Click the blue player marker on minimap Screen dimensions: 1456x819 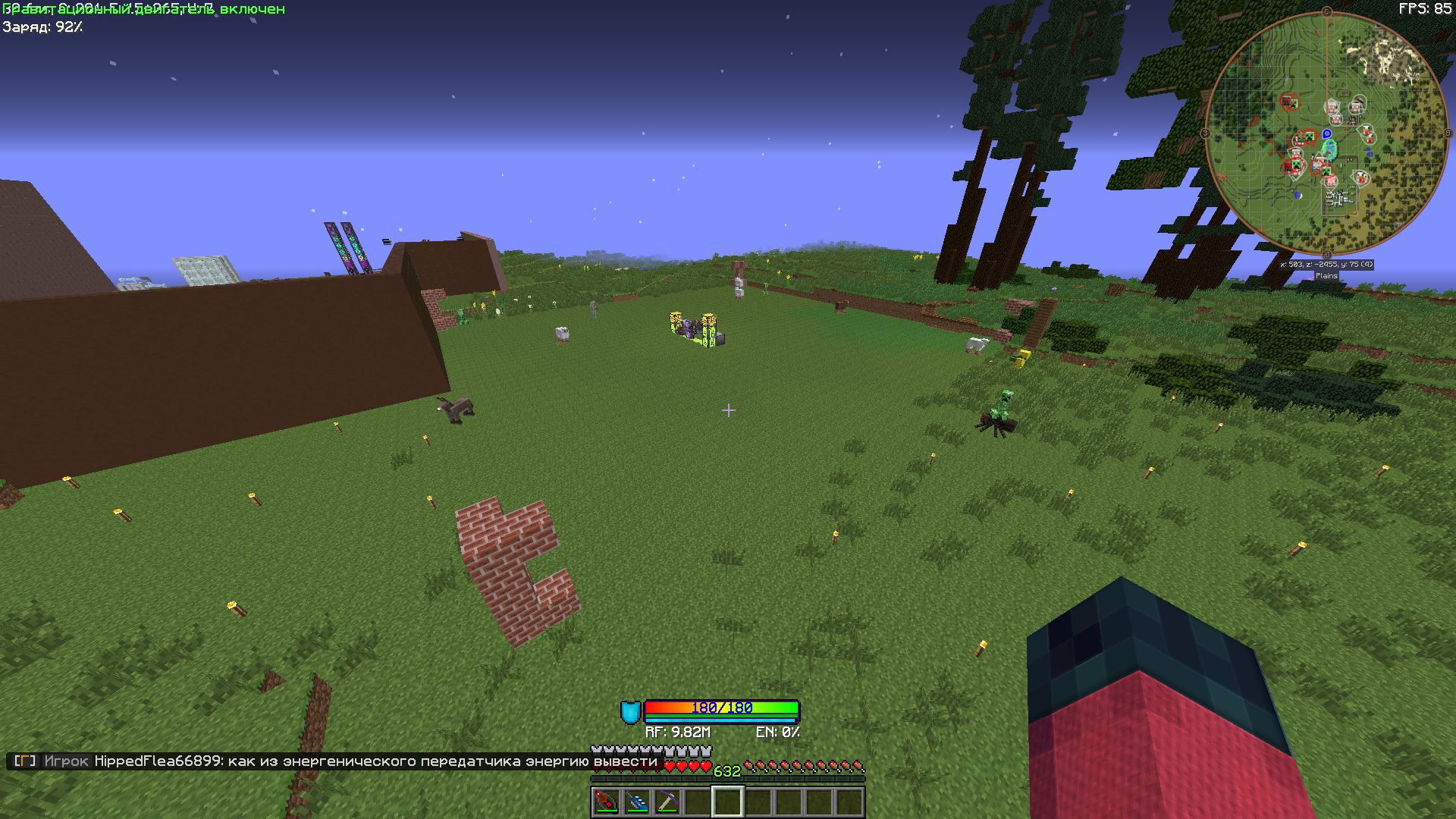tap(1327, 134)
